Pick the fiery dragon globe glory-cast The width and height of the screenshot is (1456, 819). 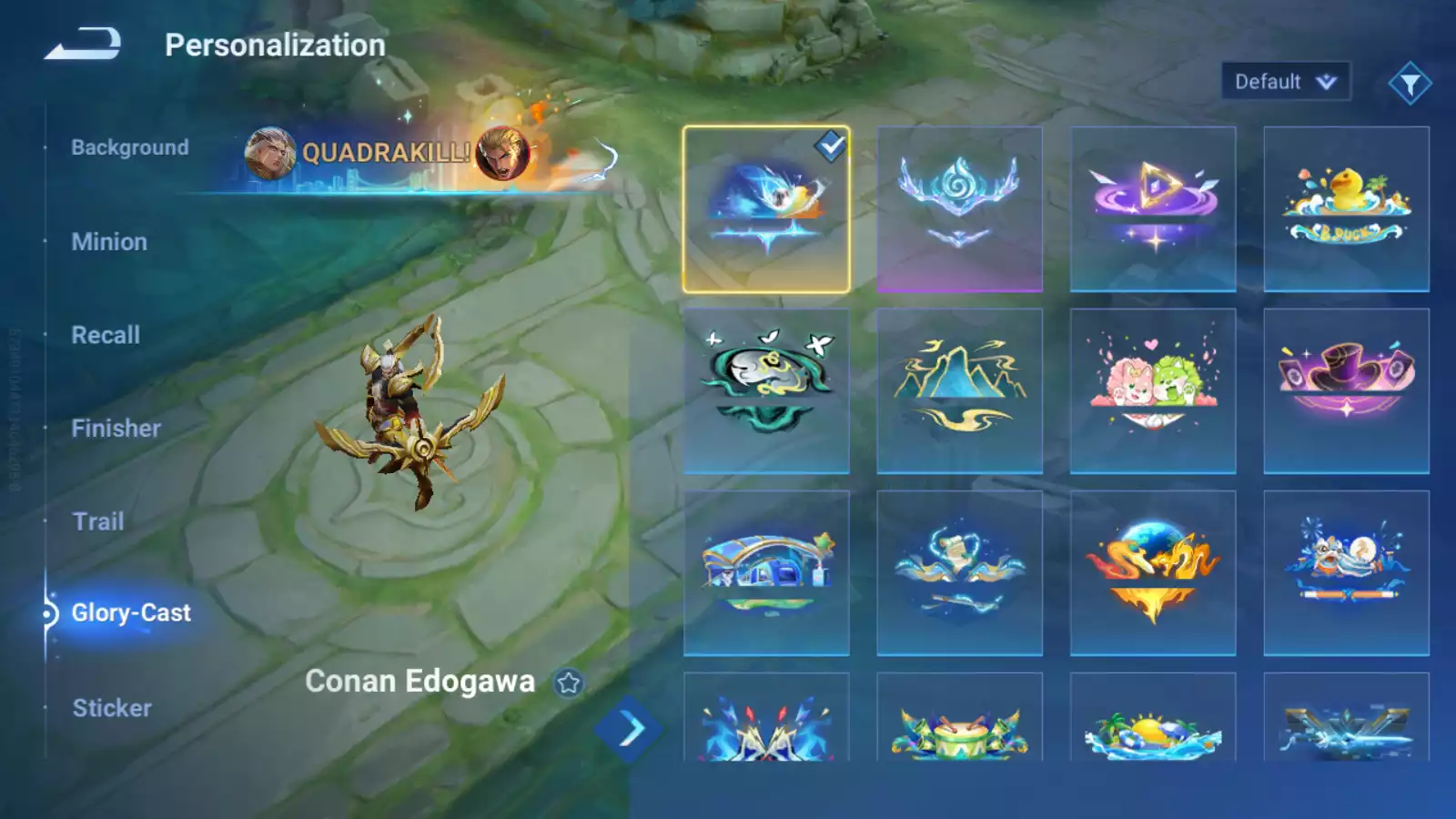point(1153,573)
